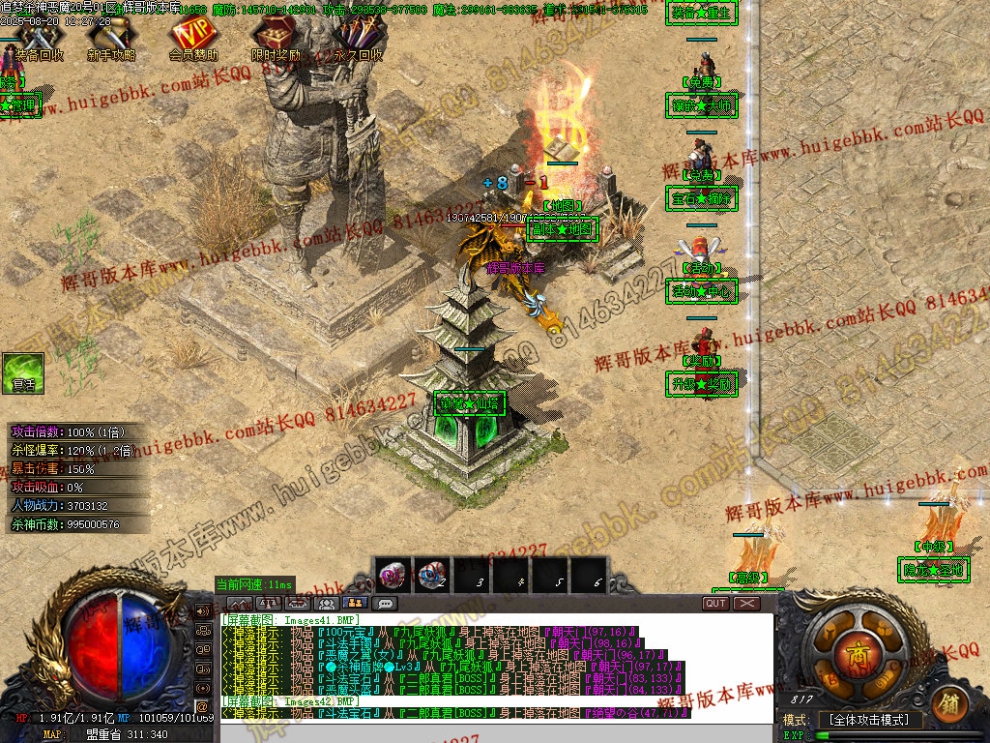The image size is (990, 743).
Task: Use the item in hotbar slot 2
Action: coord(432,574)
